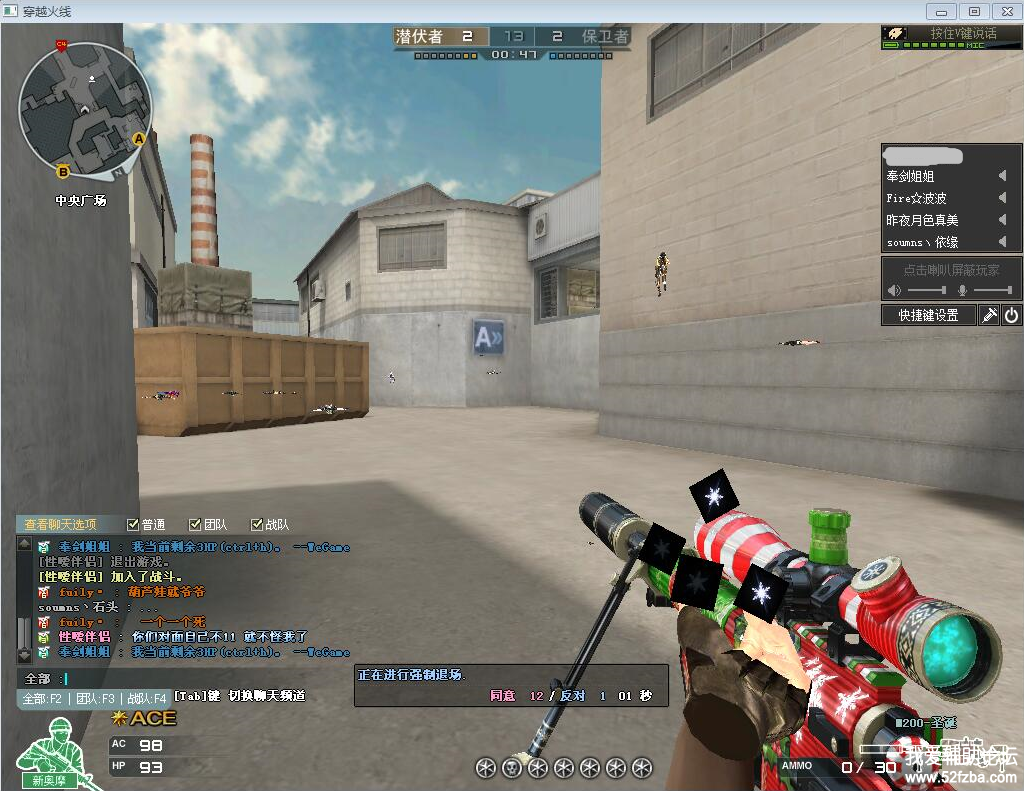This screenshot has height=791, width=1024.
Task: Toggle the 普通 chat checkbox
Action: [133, 524]
